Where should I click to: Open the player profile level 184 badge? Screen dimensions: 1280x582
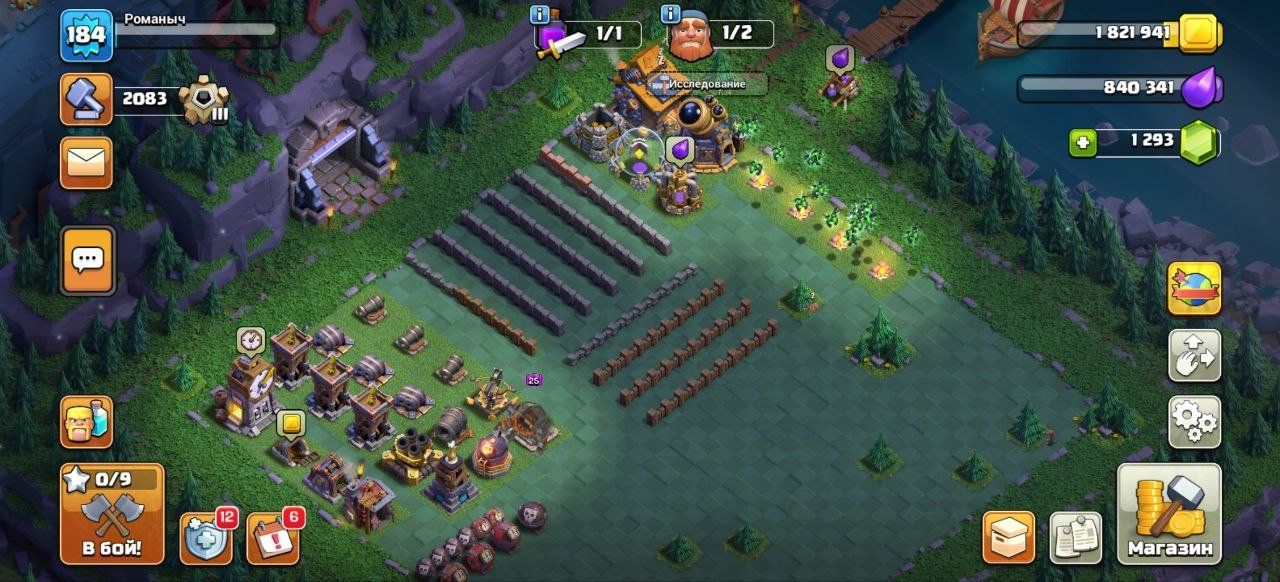click(86, 37)
